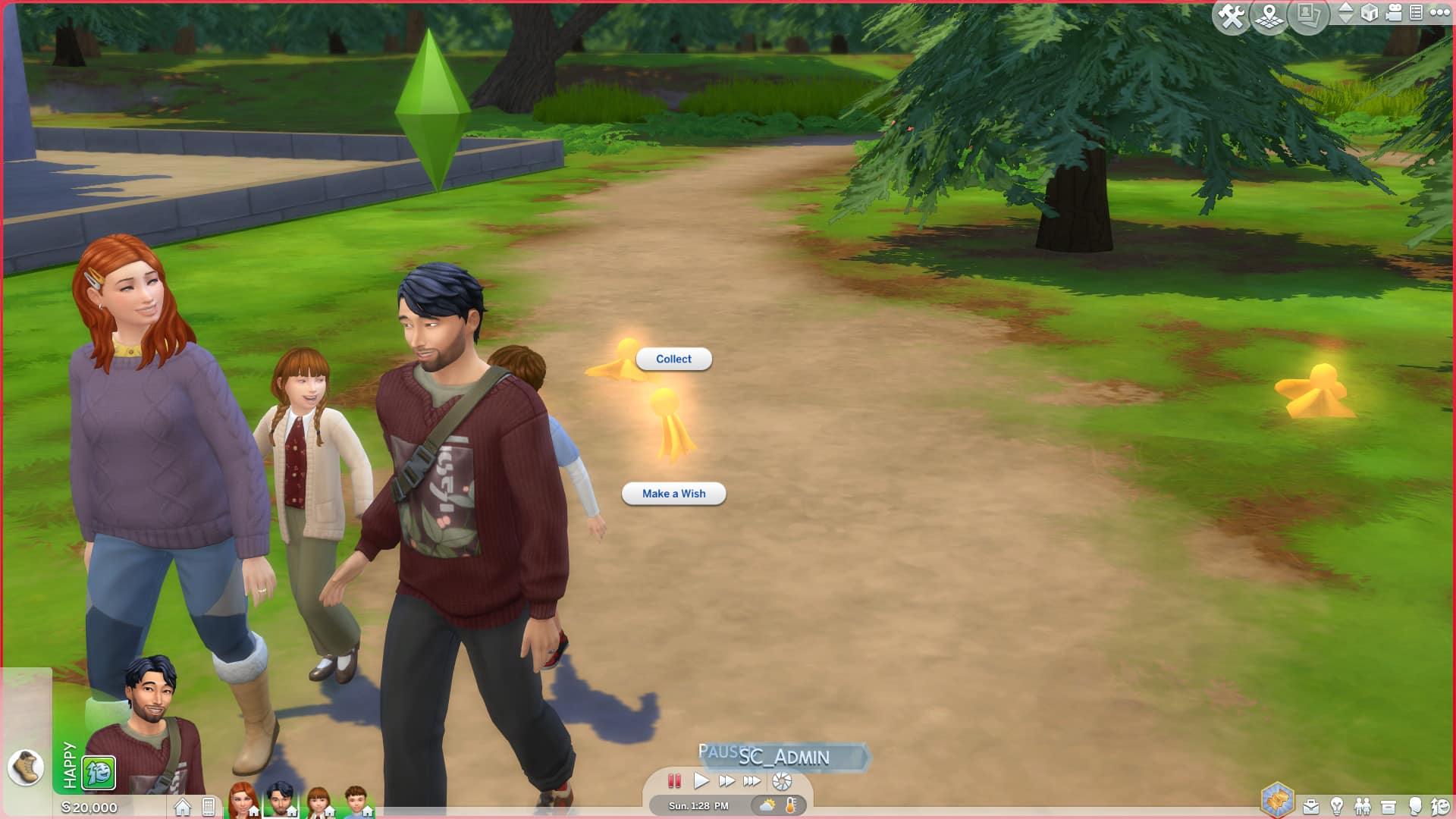1456x819 pixels.
Task: Click the pause button in time controls
Action: [x=674, y=781]
